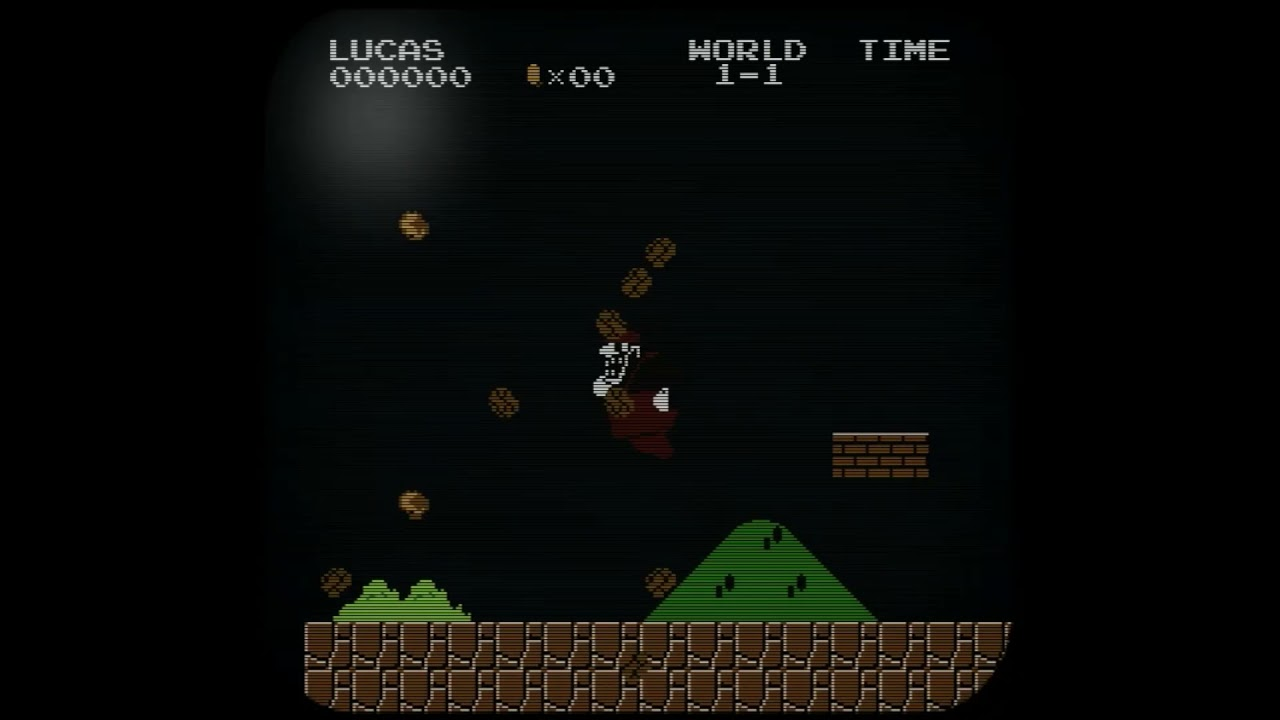Click the floating brick block on the right
The image size is (1280, 720).
[x=881, y=453]
